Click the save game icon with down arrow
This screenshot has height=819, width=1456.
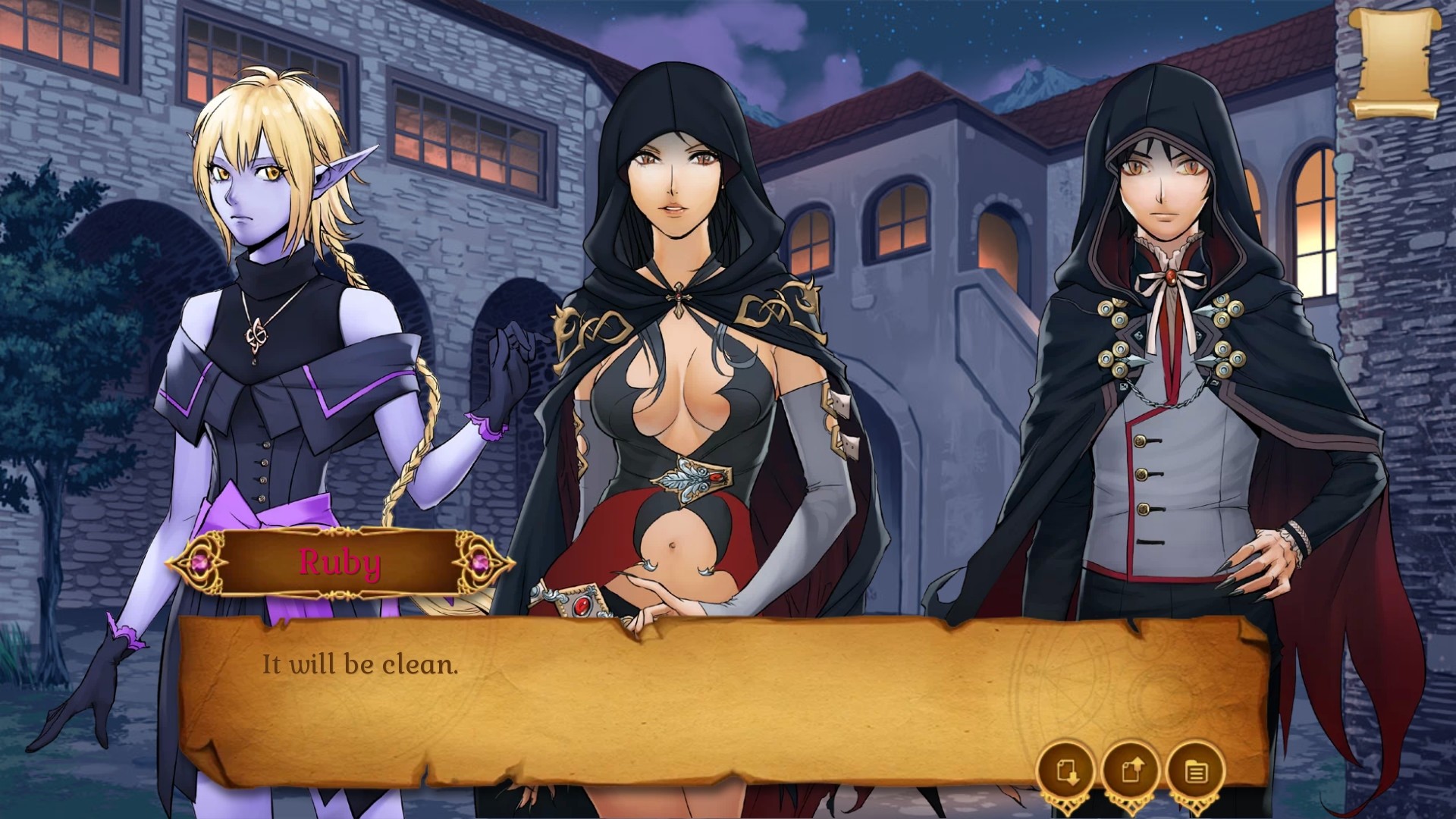[x=1065, y=772]
